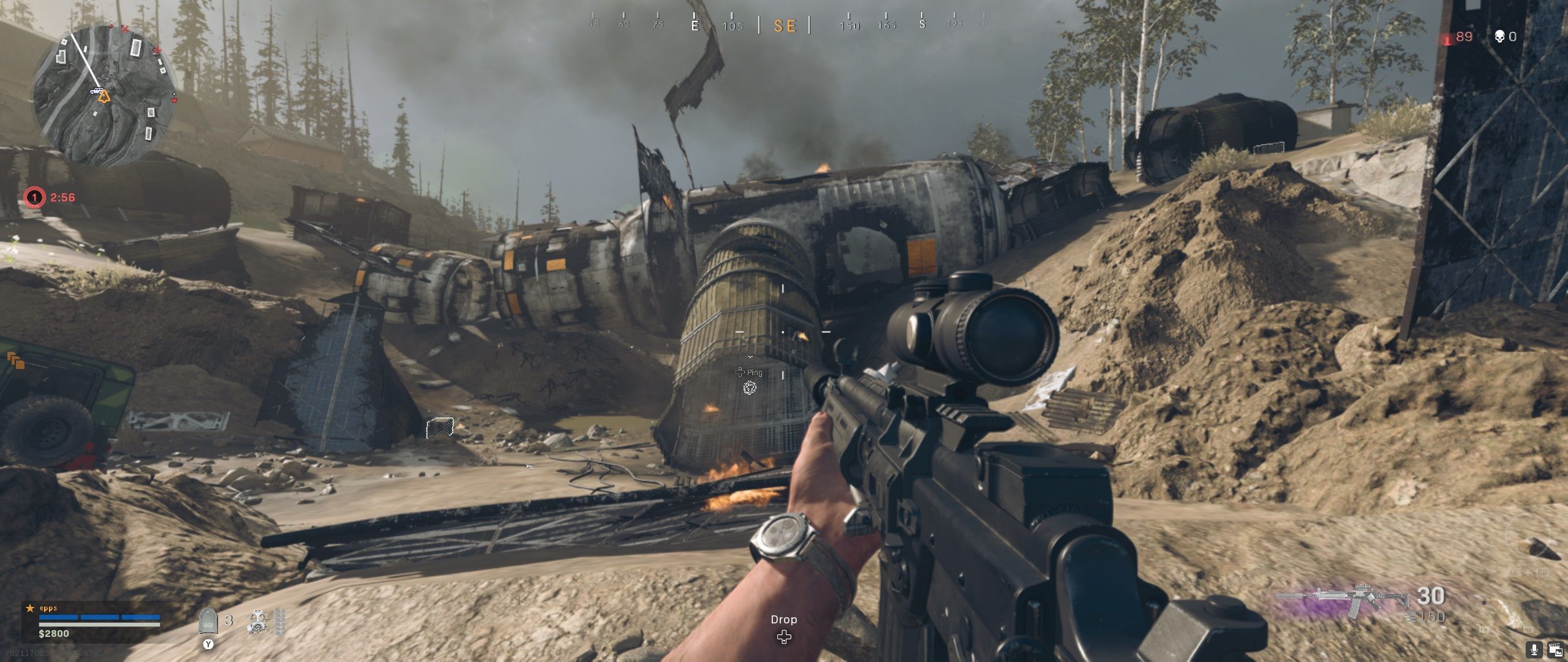Select the equipped rifle weapon icon
Screen dimensions: 1568x662
click(1344, 600)
